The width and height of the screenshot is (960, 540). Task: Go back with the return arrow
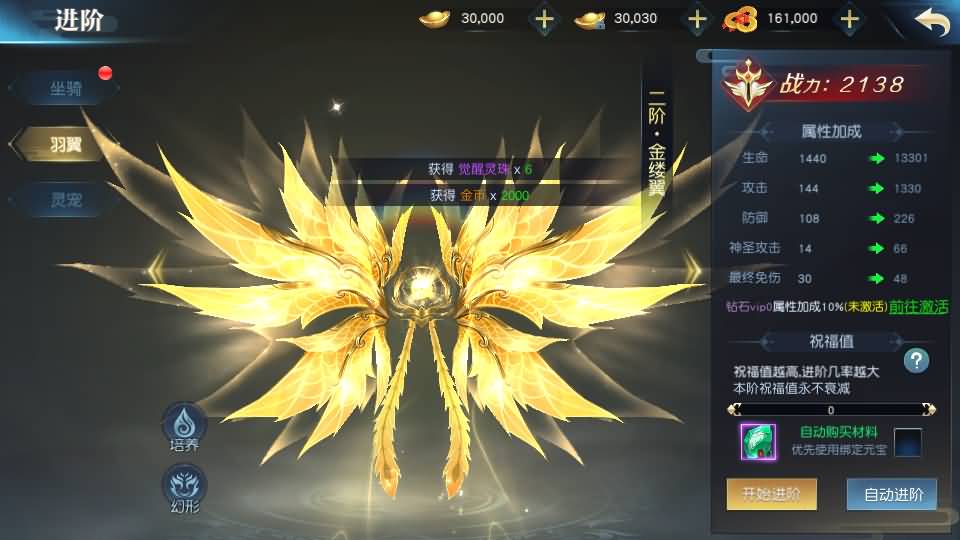pos(931,21)
